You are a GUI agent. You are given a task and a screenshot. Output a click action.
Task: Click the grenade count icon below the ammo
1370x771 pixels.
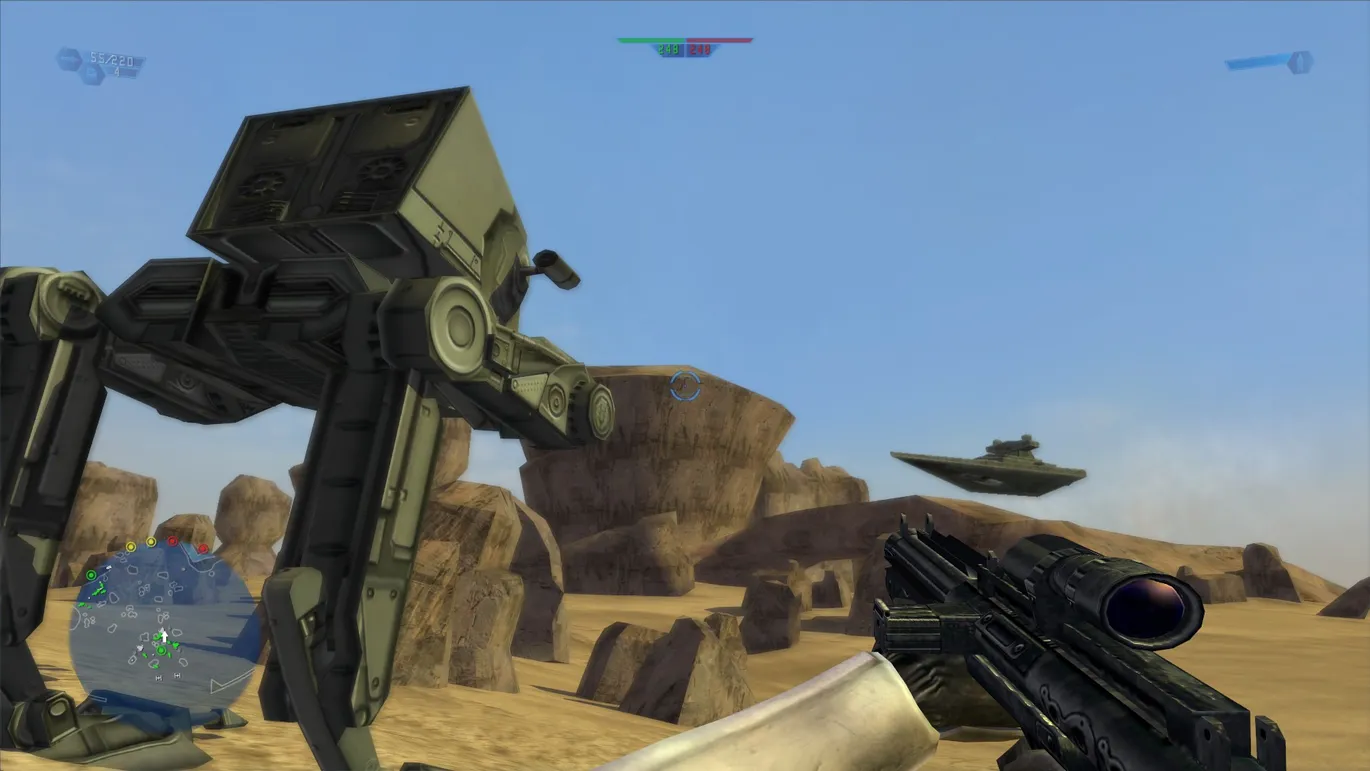tap(93, 74)
